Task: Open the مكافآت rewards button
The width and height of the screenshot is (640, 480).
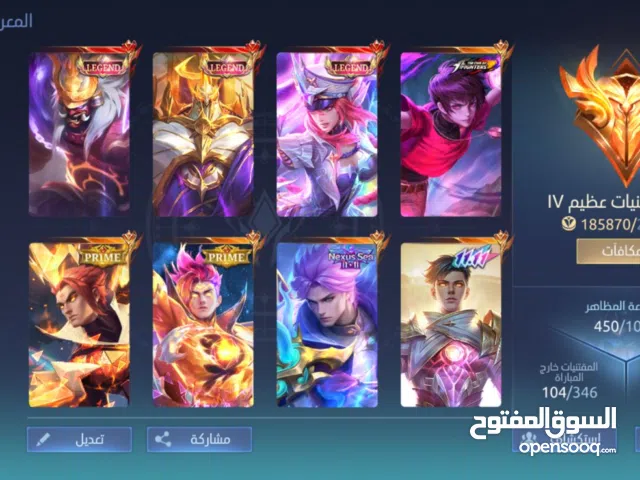Action: [600, 251]
